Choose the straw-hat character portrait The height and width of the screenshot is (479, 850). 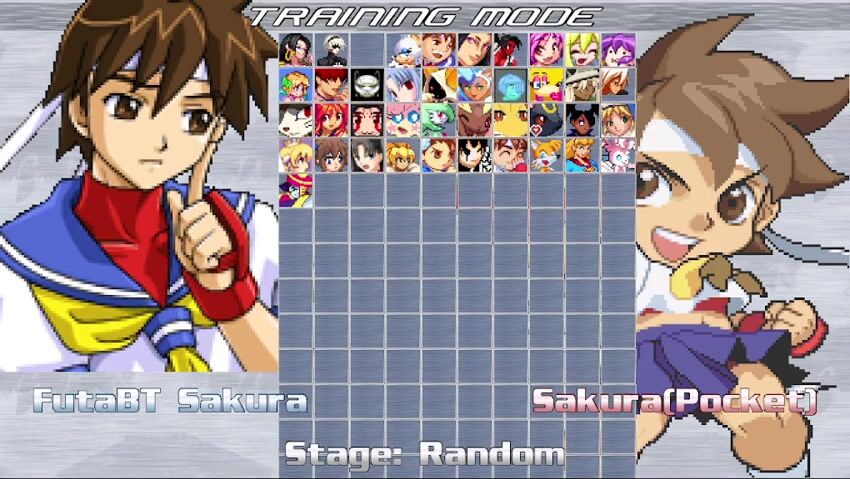click(x=583, y=84)
